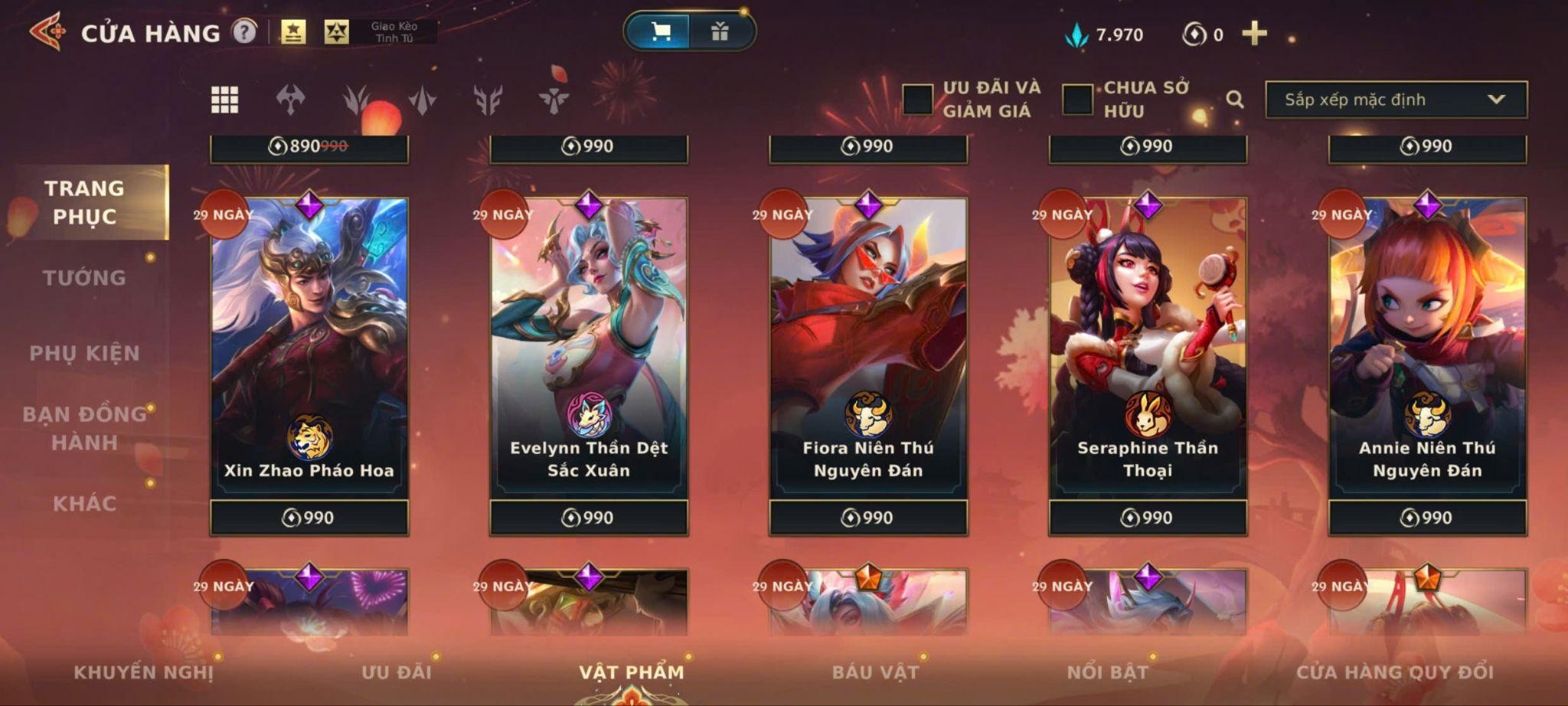Open the Sắp xếp mặc định dropdown
Screen dimensions: 1568x706
click(x=1396, y=100)
